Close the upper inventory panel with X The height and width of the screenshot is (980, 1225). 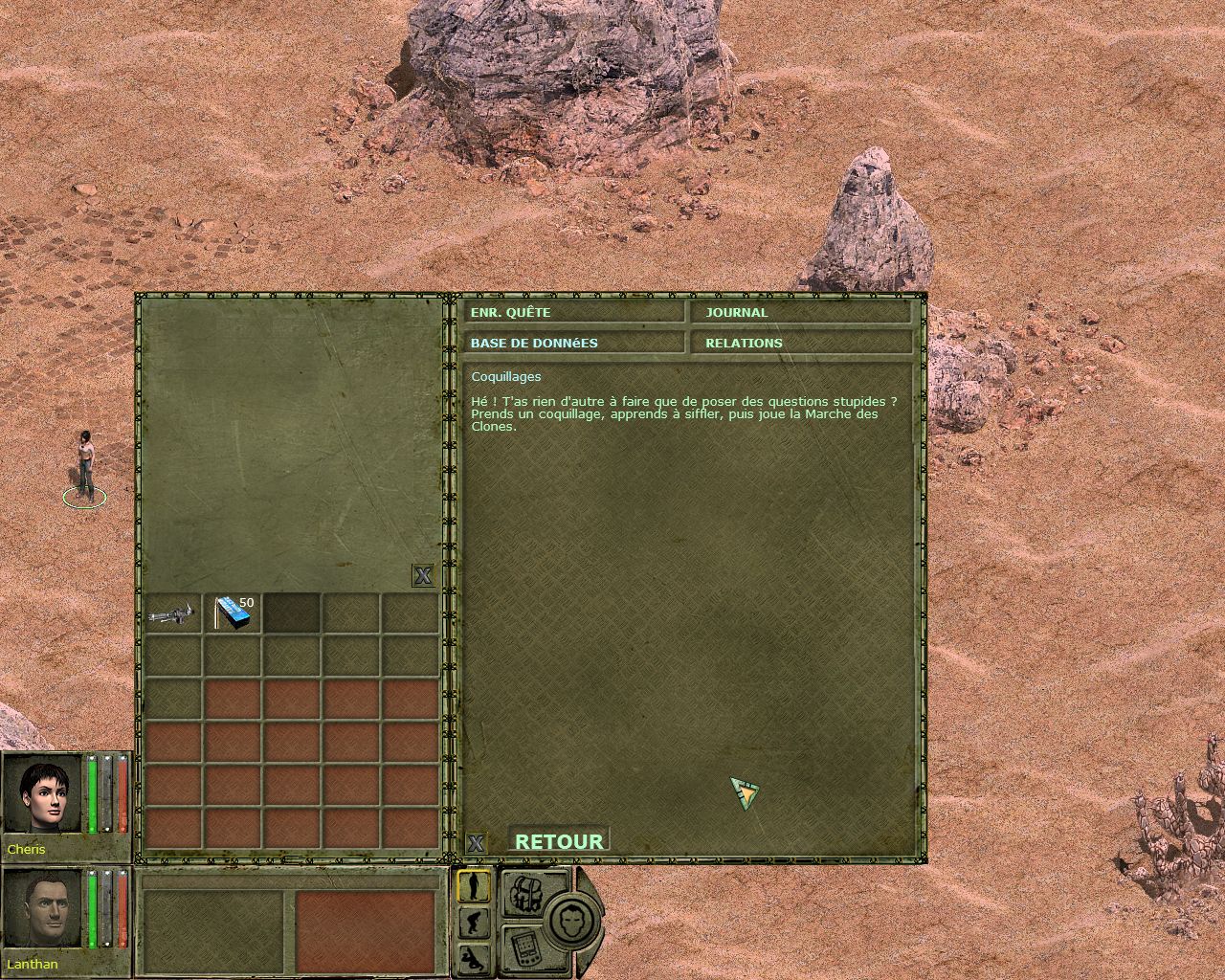[x=423, y=575]
